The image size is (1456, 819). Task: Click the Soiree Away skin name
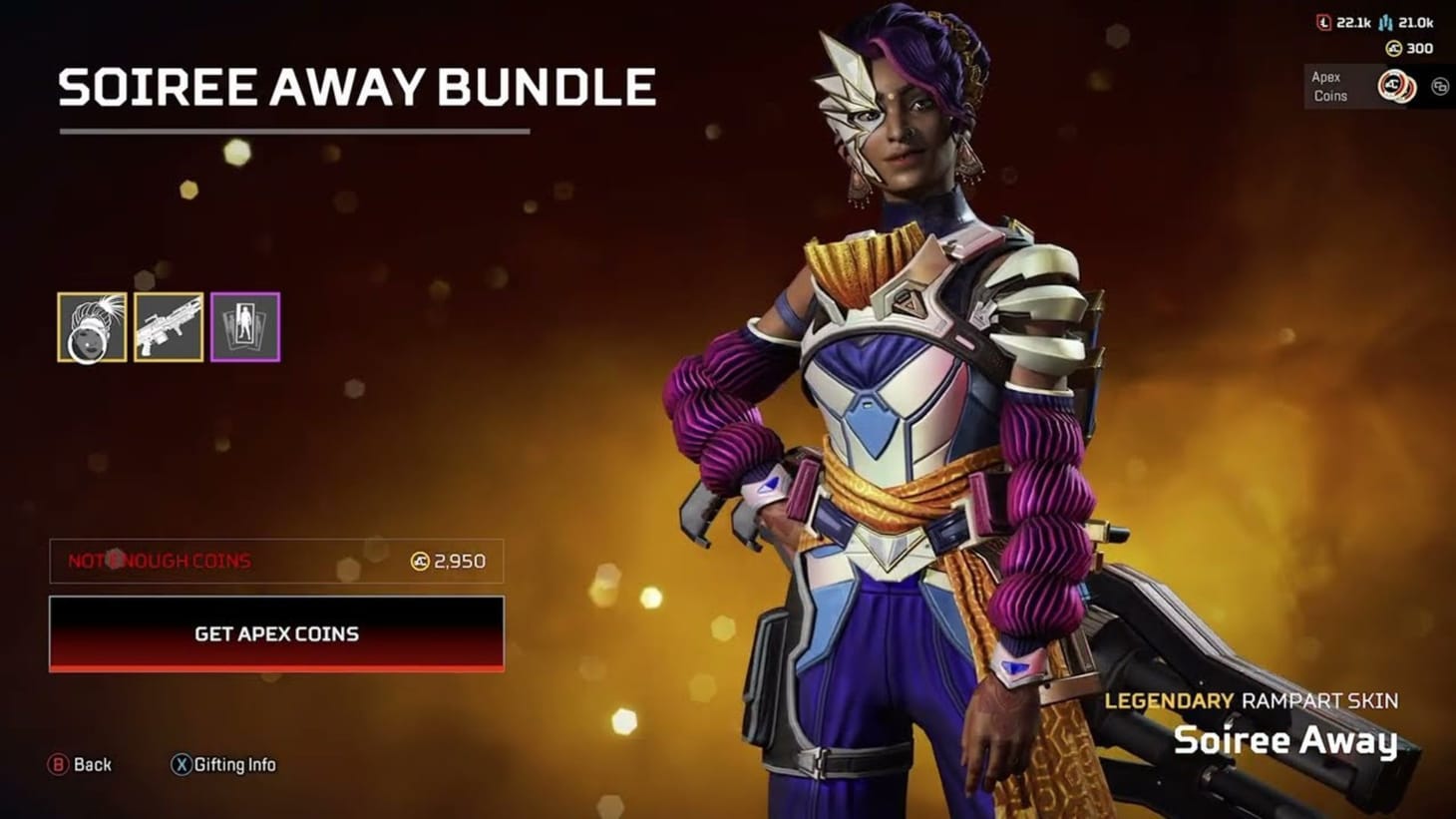(1288, 742)
